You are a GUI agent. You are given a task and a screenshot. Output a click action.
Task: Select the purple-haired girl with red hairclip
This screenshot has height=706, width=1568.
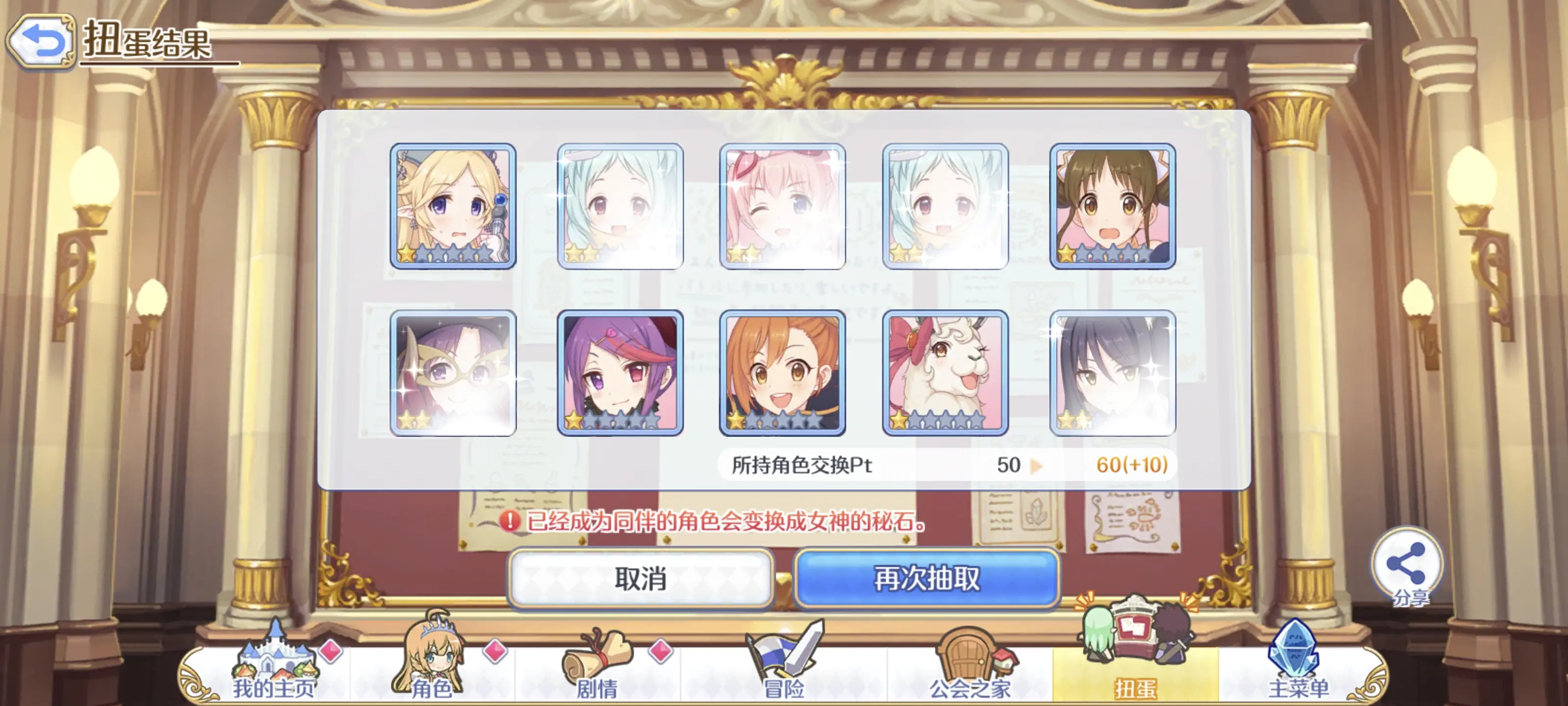point(620,372)
